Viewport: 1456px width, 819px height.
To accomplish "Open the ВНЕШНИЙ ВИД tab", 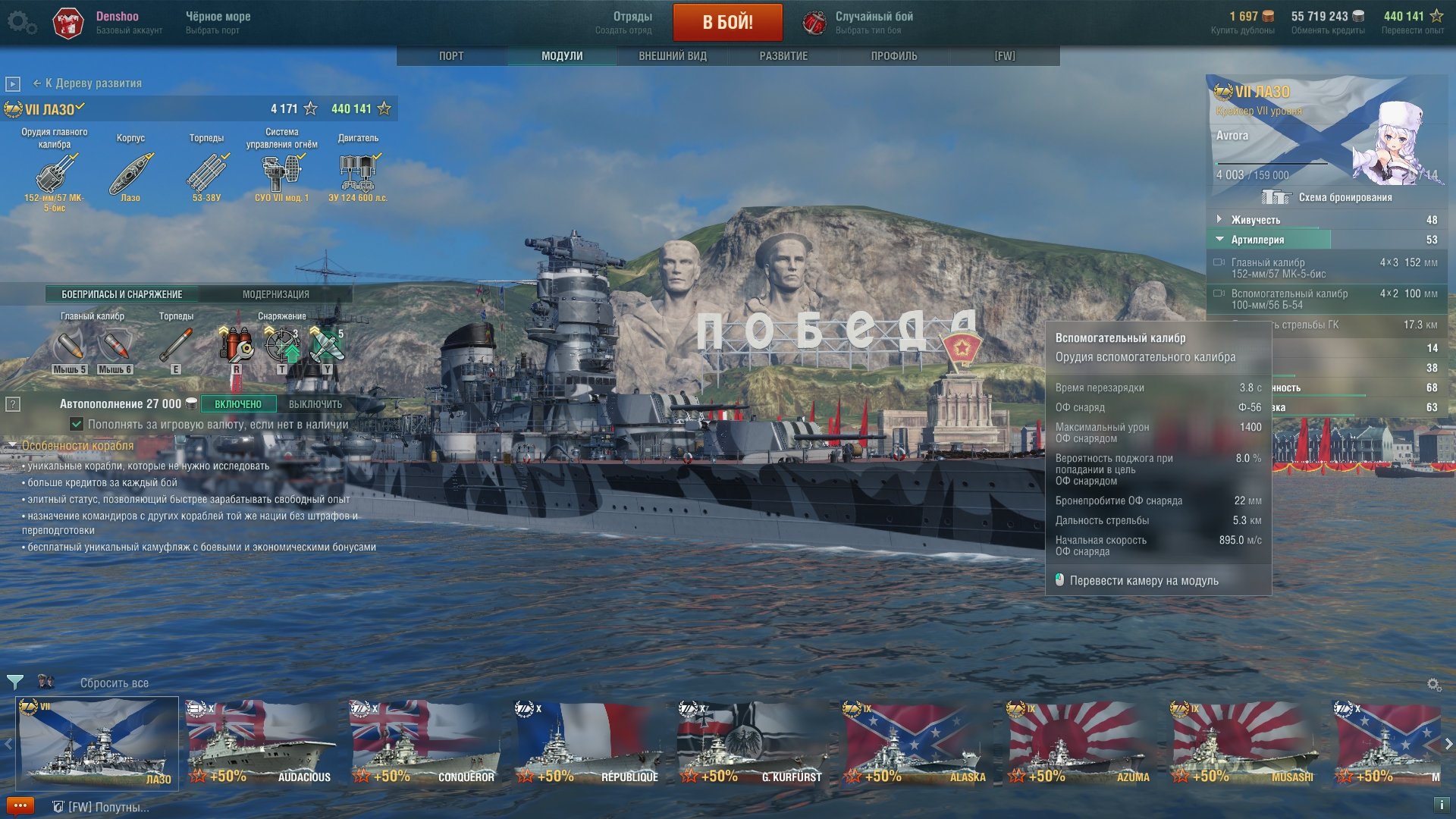I will (x=673, y=56).
